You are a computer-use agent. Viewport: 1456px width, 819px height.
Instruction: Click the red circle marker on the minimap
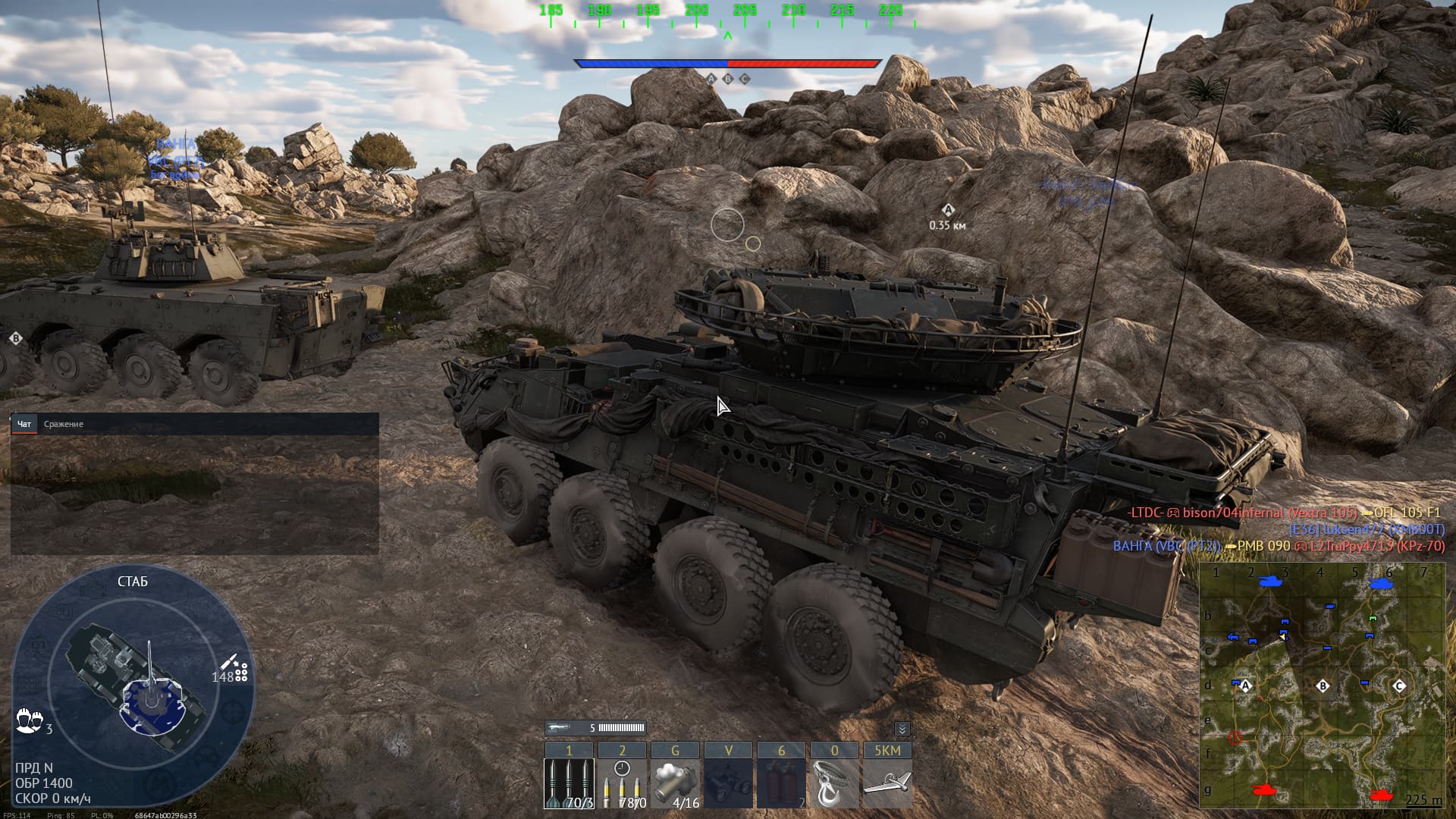1236,736
